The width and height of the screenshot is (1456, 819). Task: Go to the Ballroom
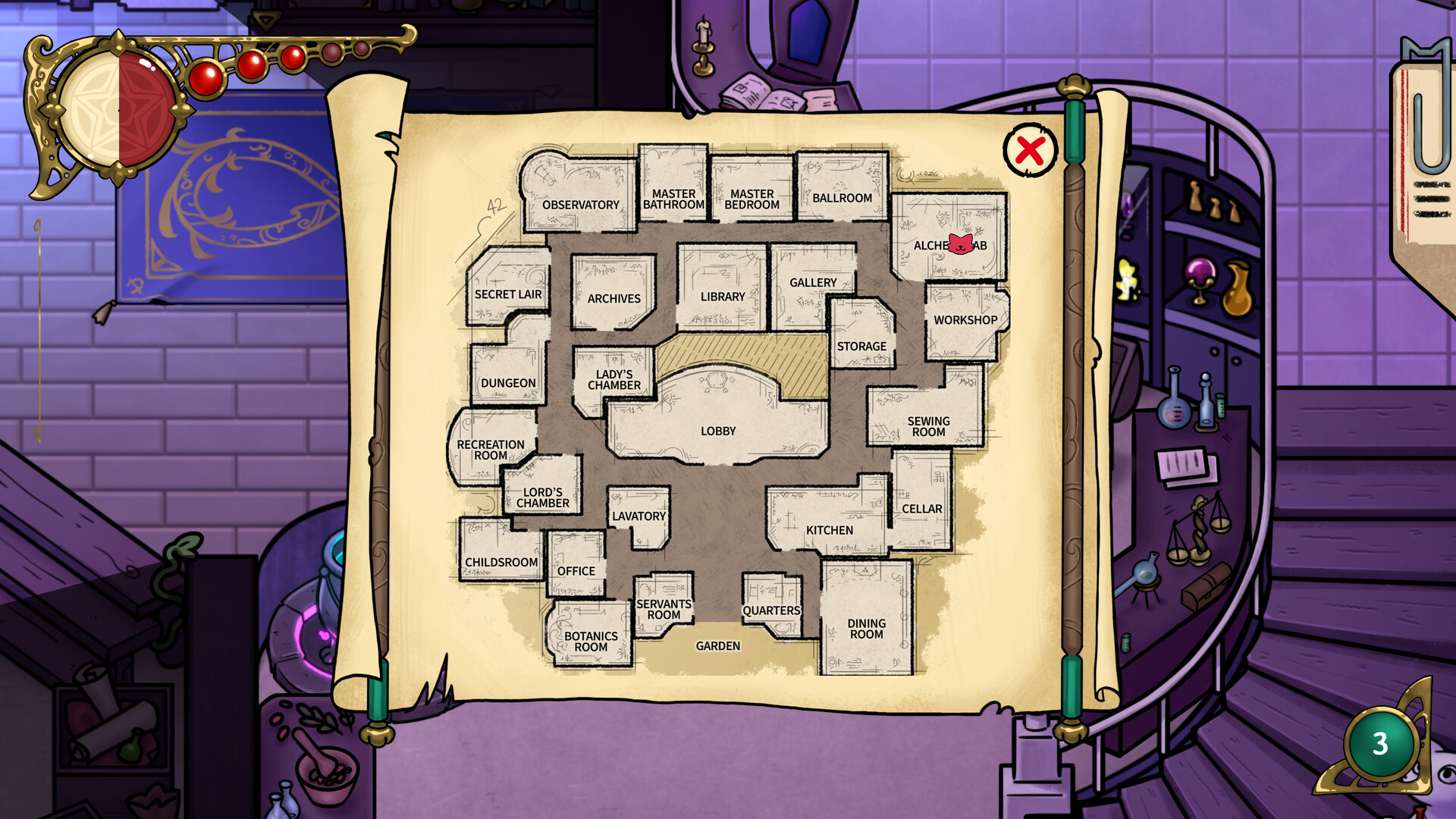[x=842, y=196]
